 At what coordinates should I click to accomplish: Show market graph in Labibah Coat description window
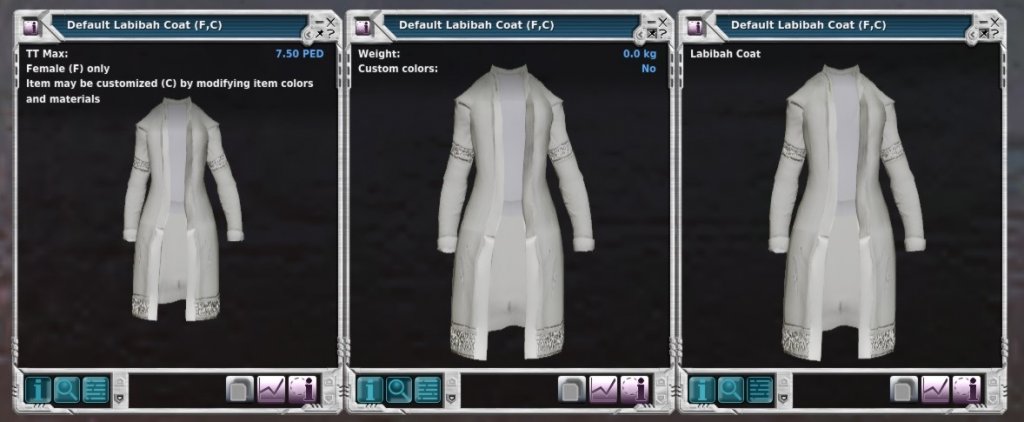(936, 388)
